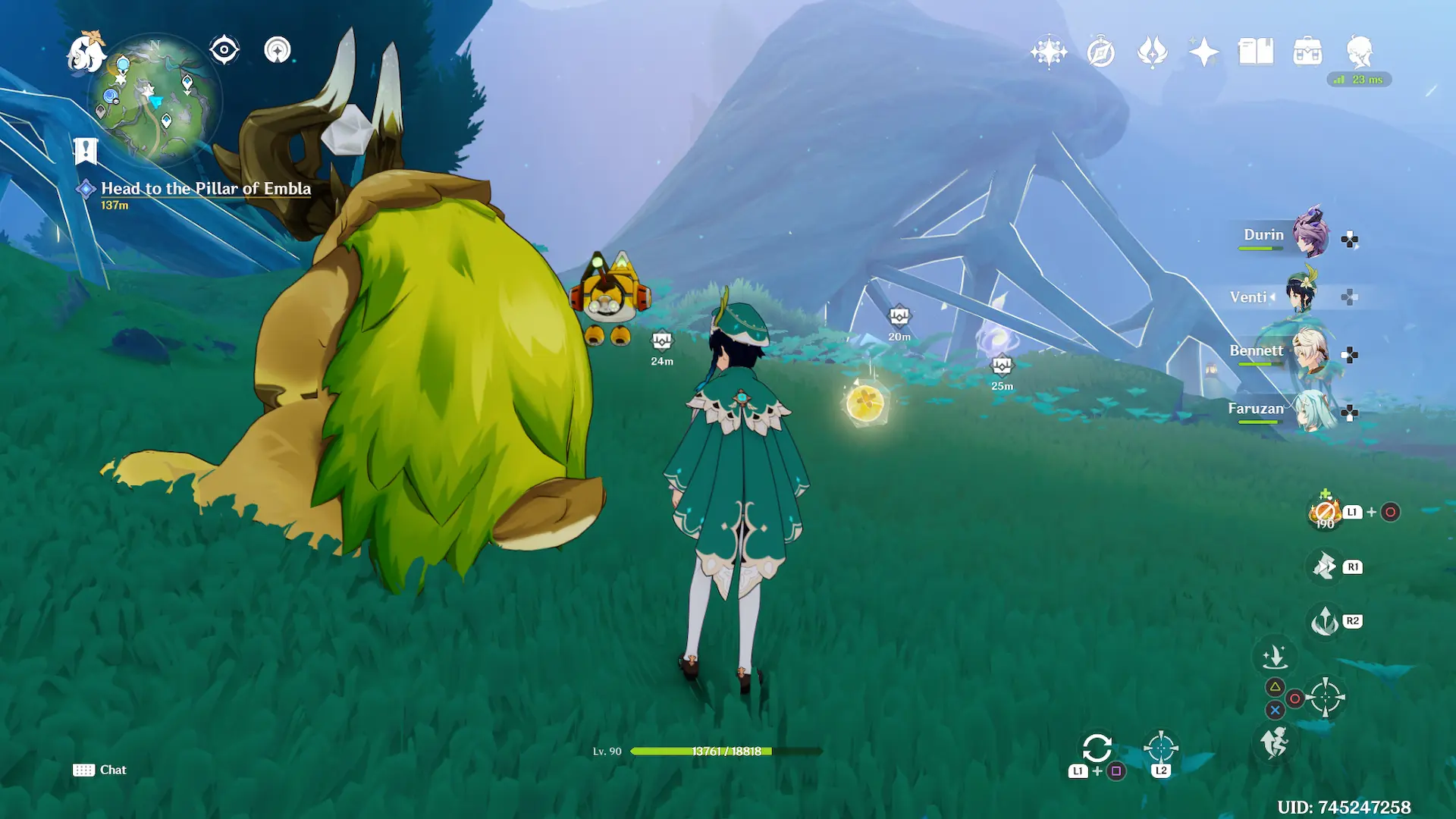Click the eye-shaped elemental sight icon
Viewport: 1456px width, 819px height.
tap(224, 50)
